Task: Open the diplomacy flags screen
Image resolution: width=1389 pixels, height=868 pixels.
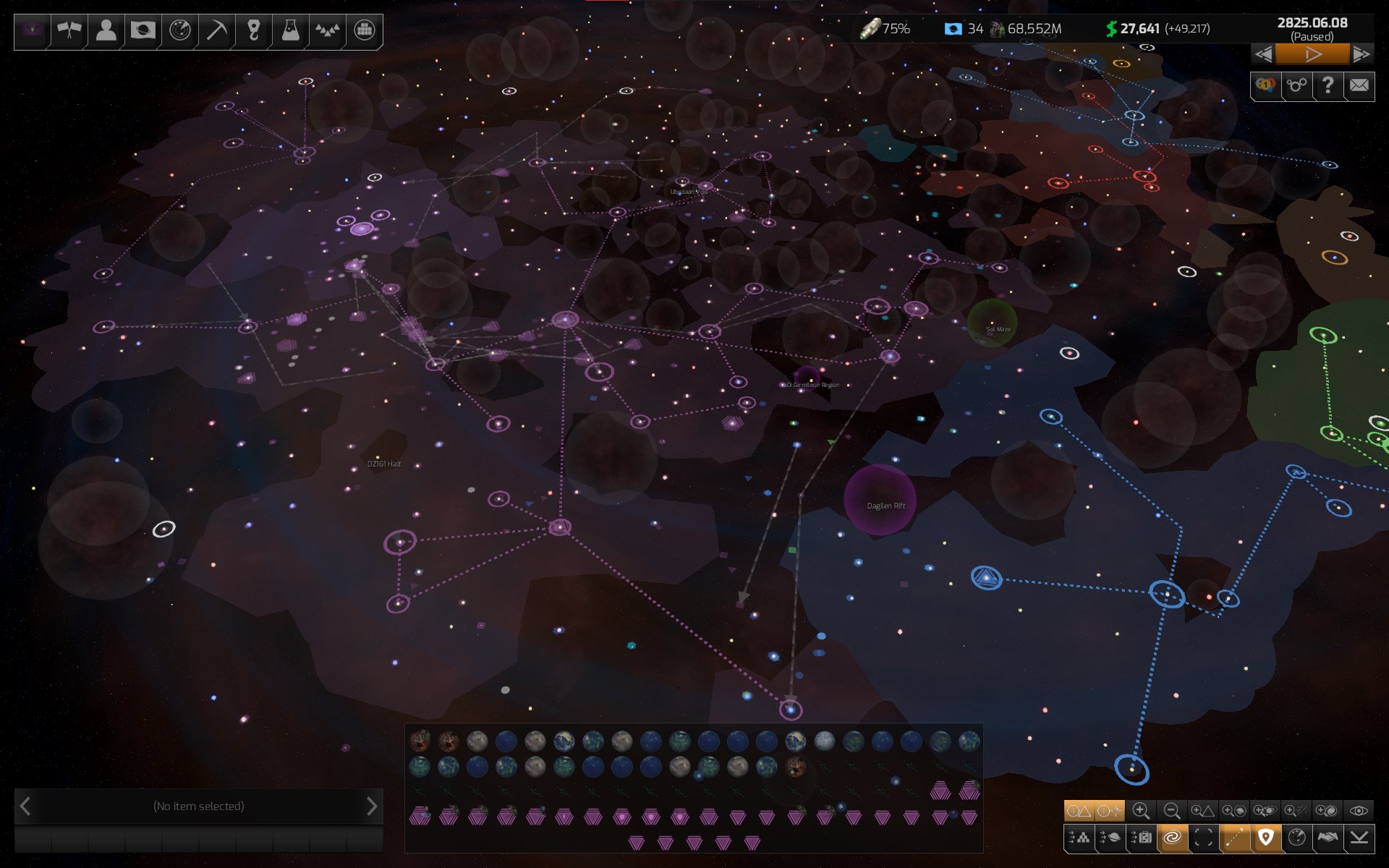Action: pos(69,30)
